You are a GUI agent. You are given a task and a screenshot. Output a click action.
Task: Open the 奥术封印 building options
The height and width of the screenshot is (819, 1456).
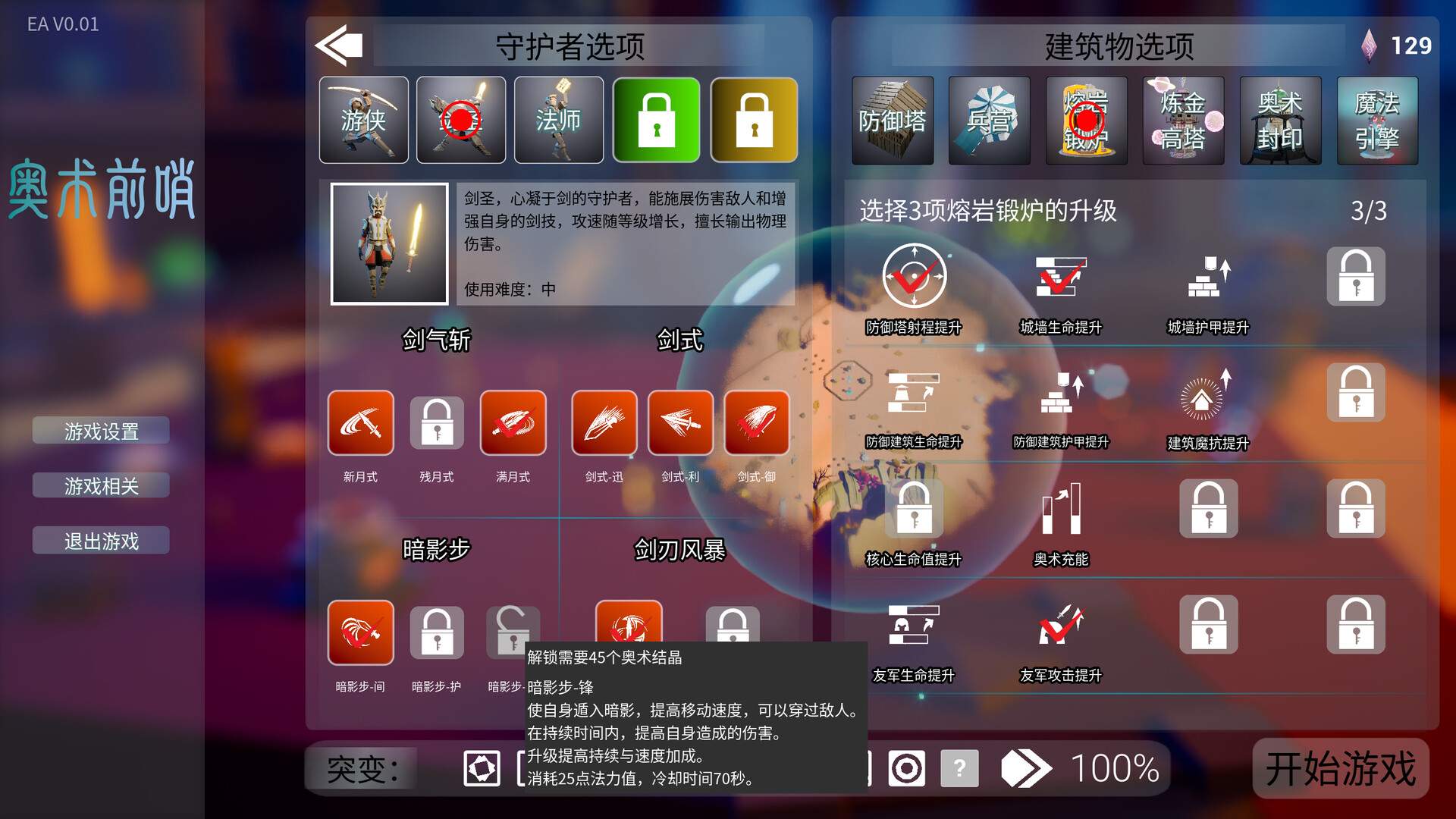1280,120
